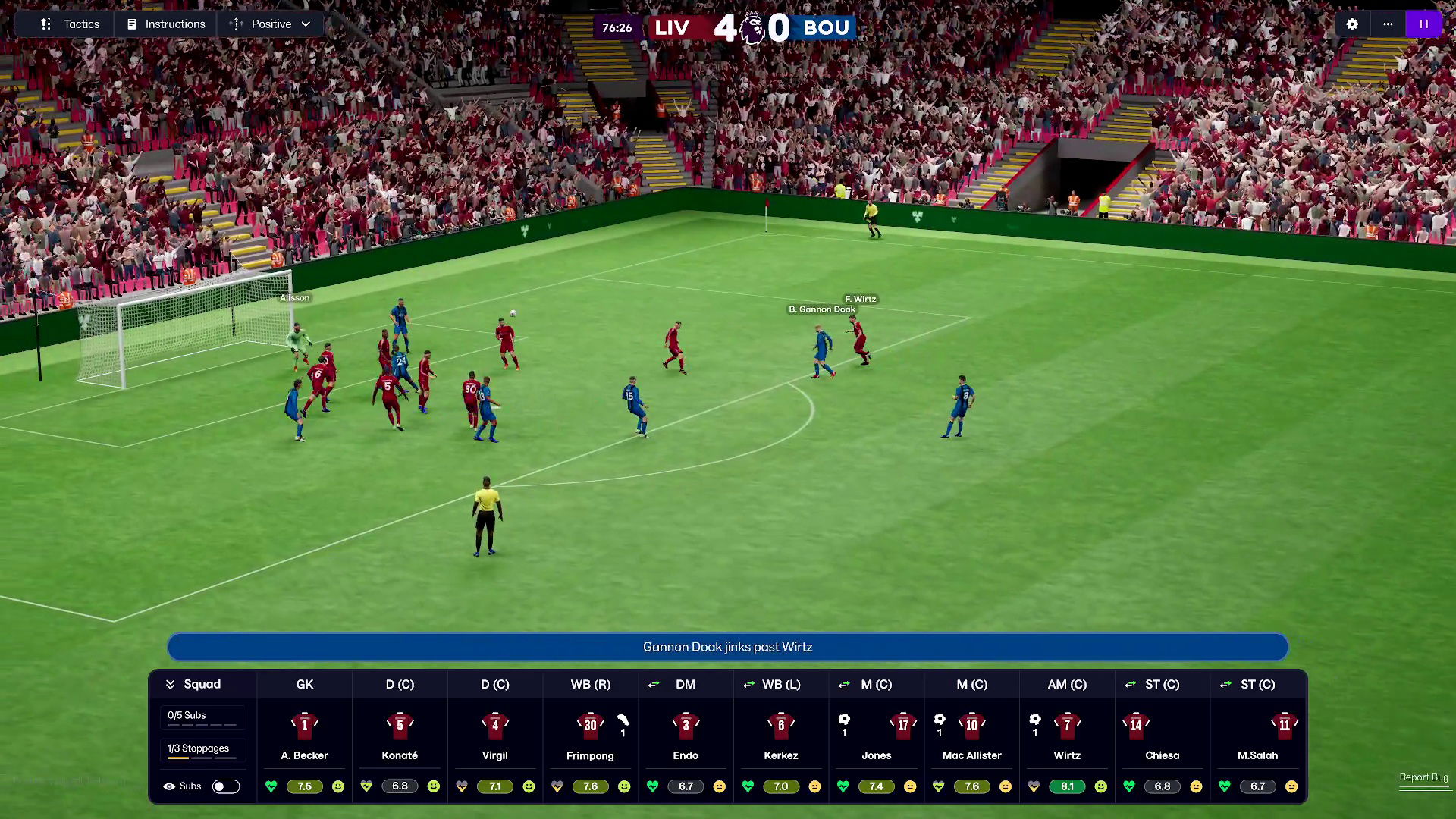This screenshot has height=819, width=1456.
Task: Pause the match
Action: (1424, 24)
